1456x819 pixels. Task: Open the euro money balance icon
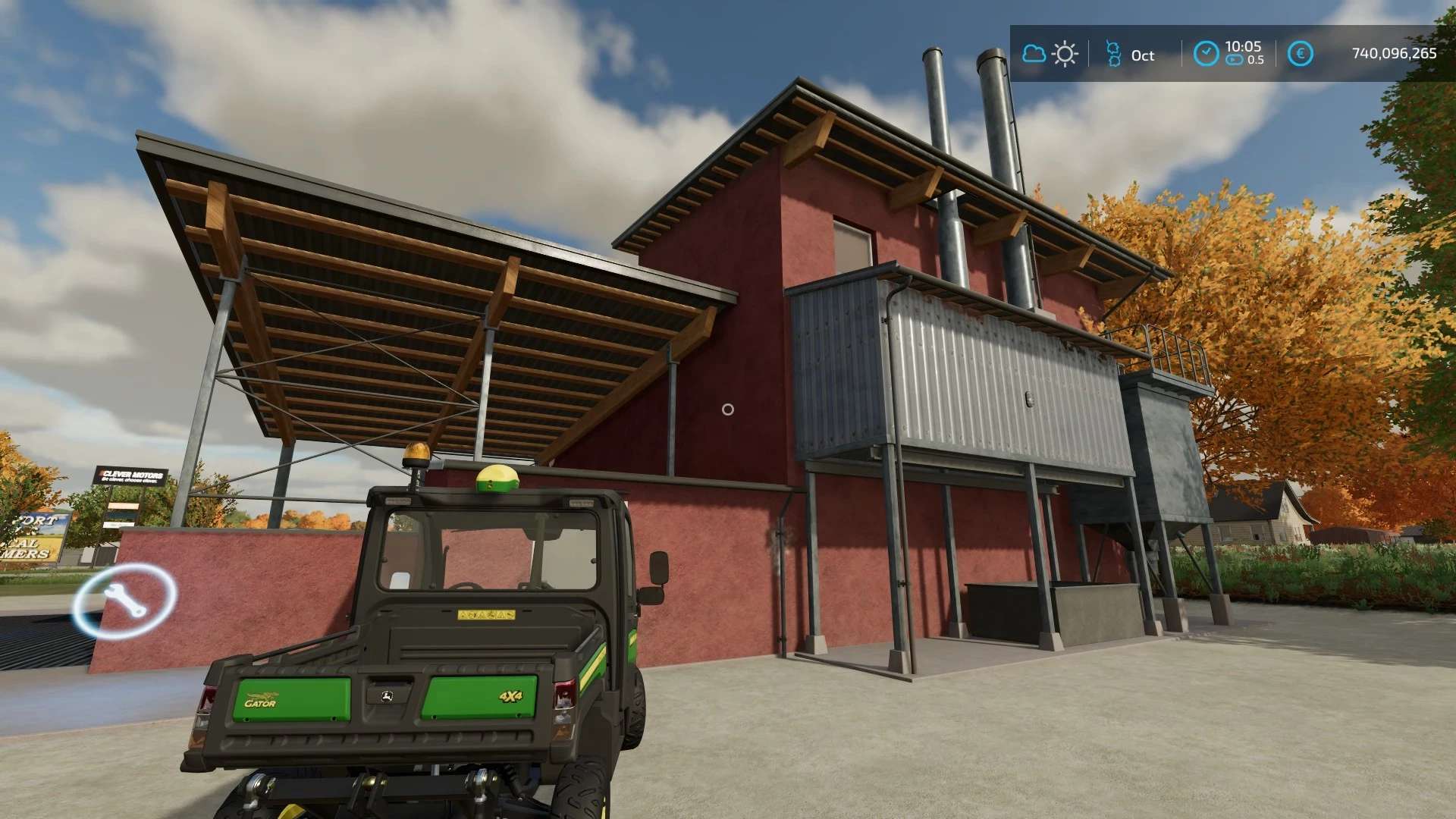tap(1300, 54)
